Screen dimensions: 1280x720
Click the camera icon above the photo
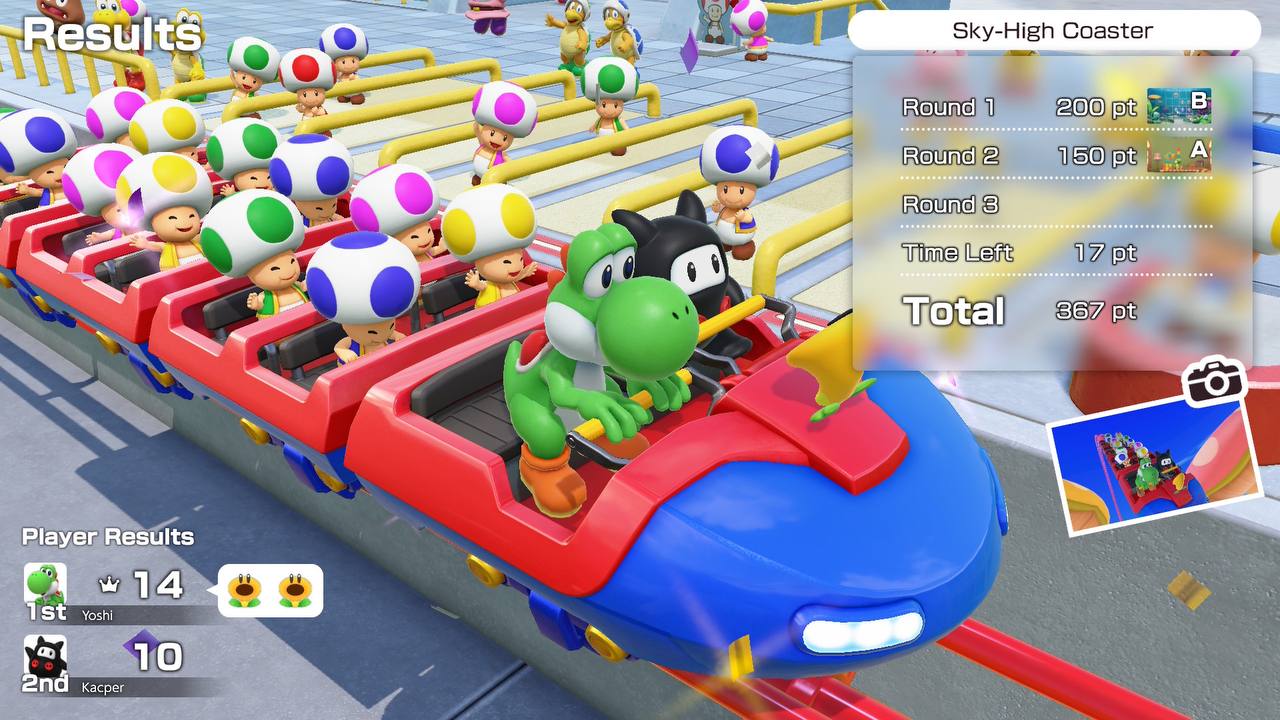click(1213, 381)
